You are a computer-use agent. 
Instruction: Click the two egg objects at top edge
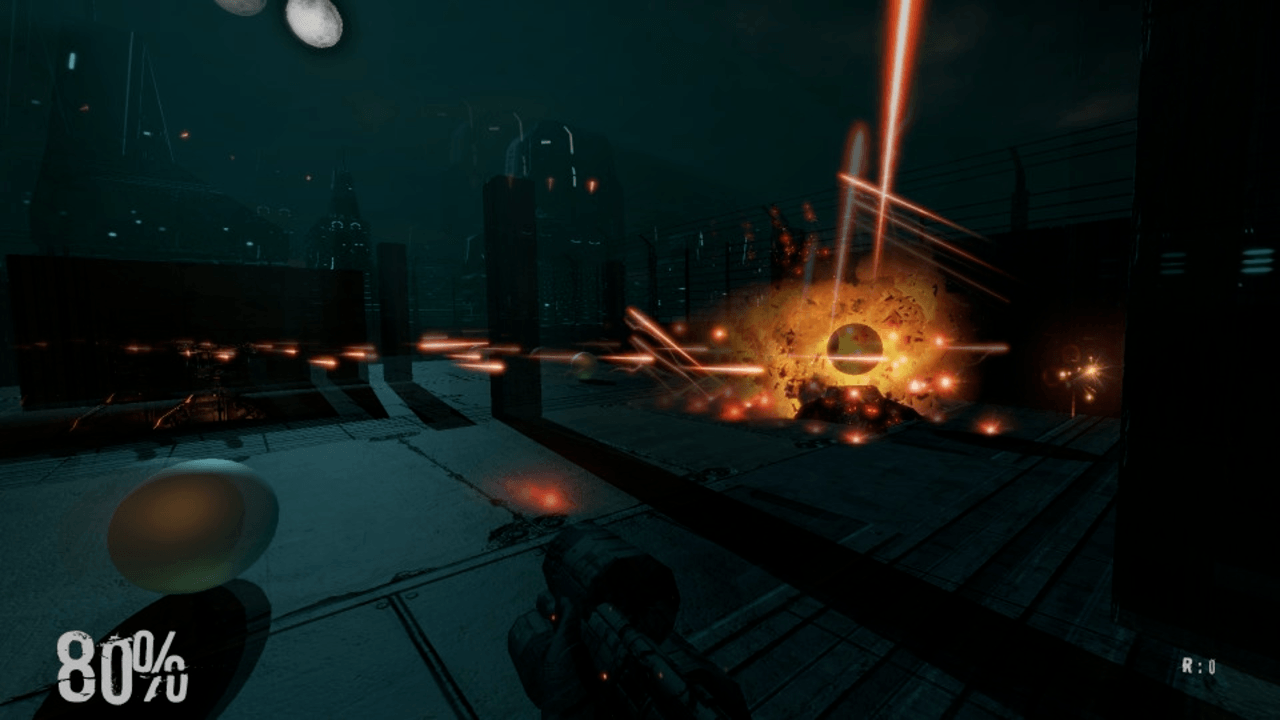(280, 22)
